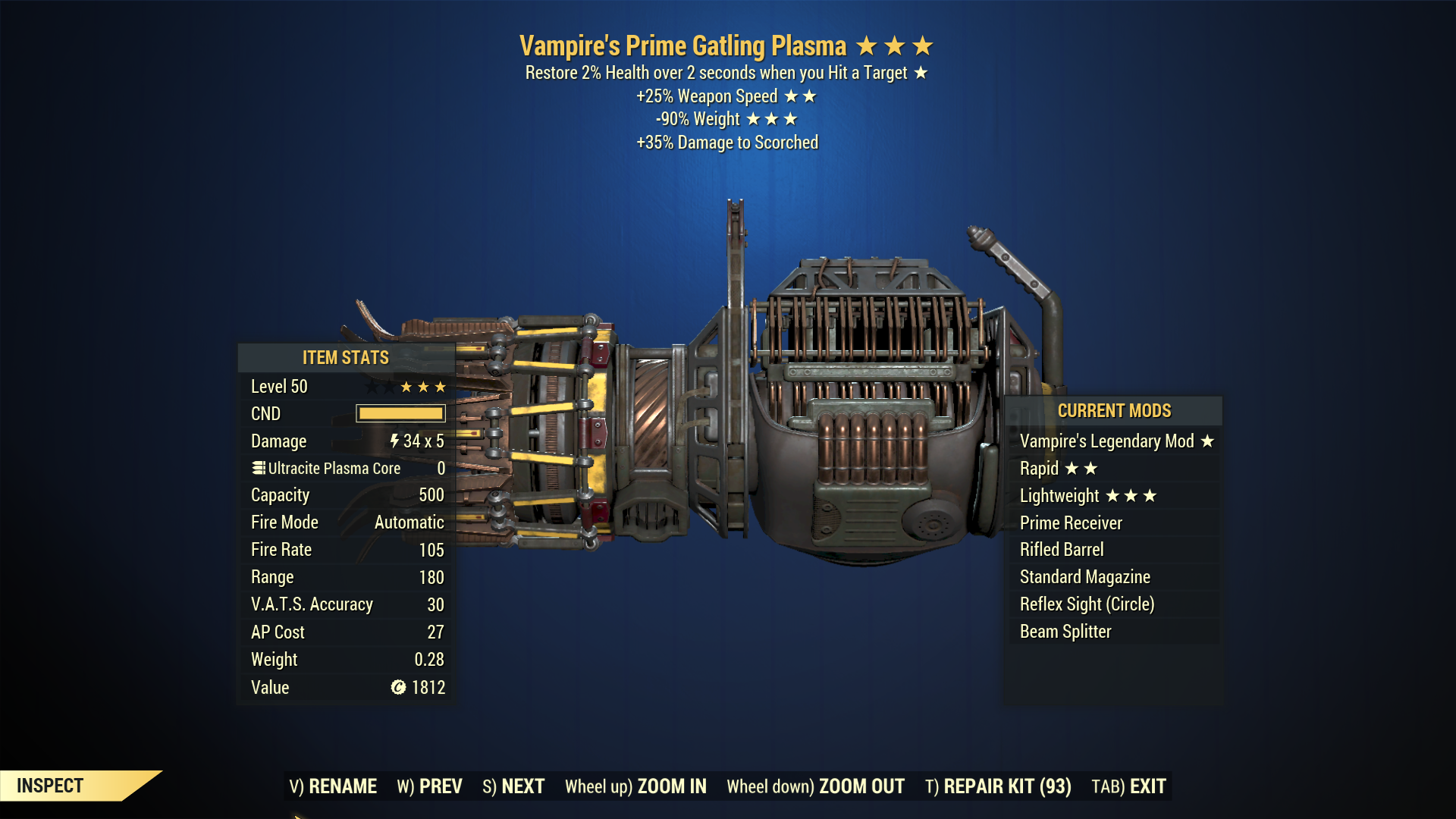
Task: Select the Prime Receiver mod entry
Action: pyautogui.click(x=1072, y=522)
